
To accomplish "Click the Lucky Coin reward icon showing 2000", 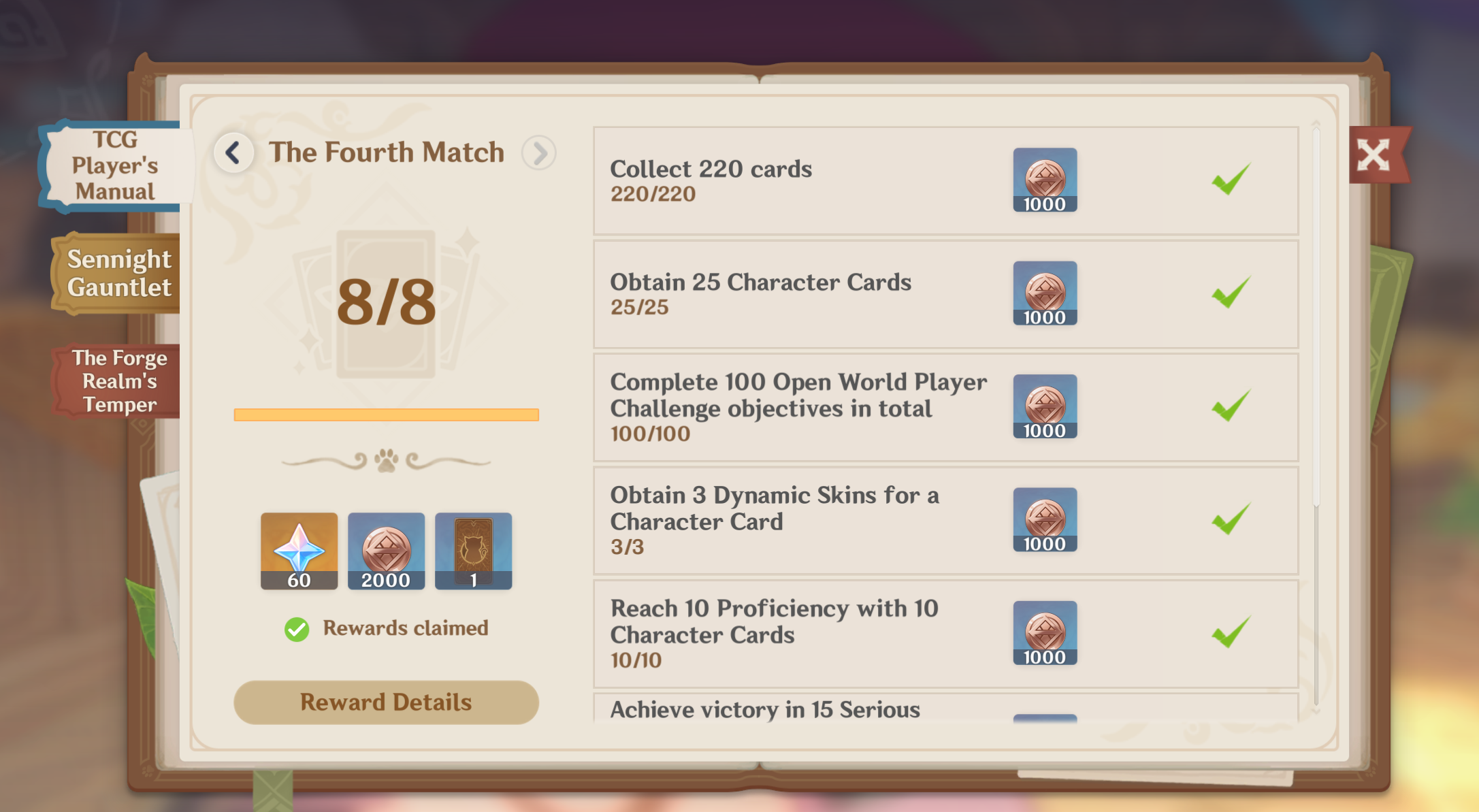I will click(x=386, y=551).
